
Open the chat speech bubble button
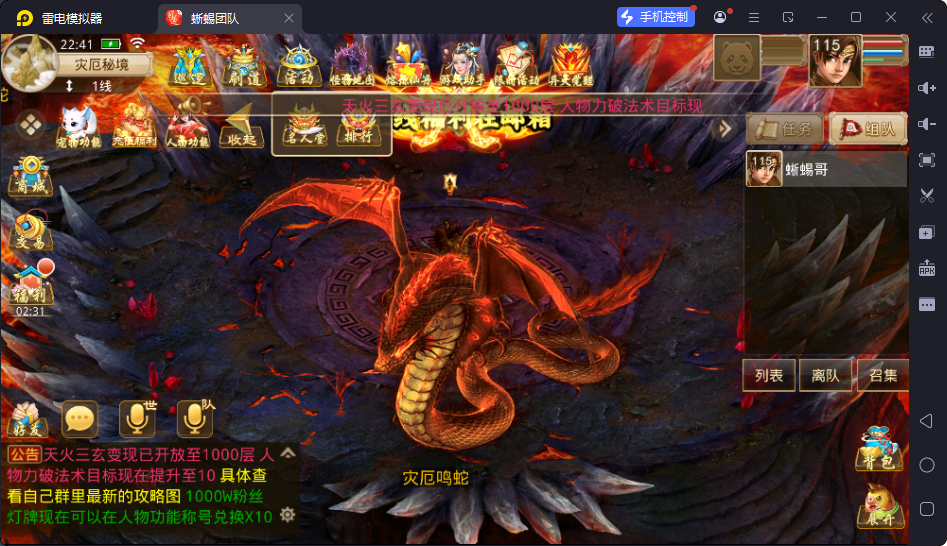pos(80,419)
